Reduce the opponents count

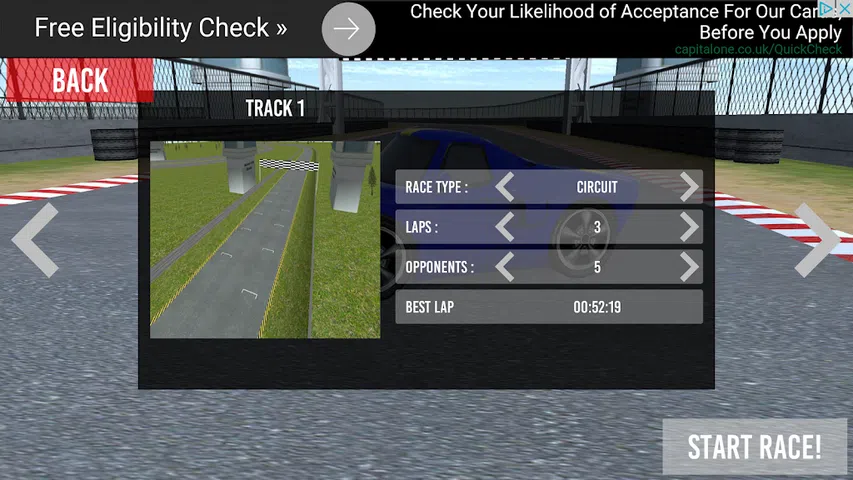505,267
